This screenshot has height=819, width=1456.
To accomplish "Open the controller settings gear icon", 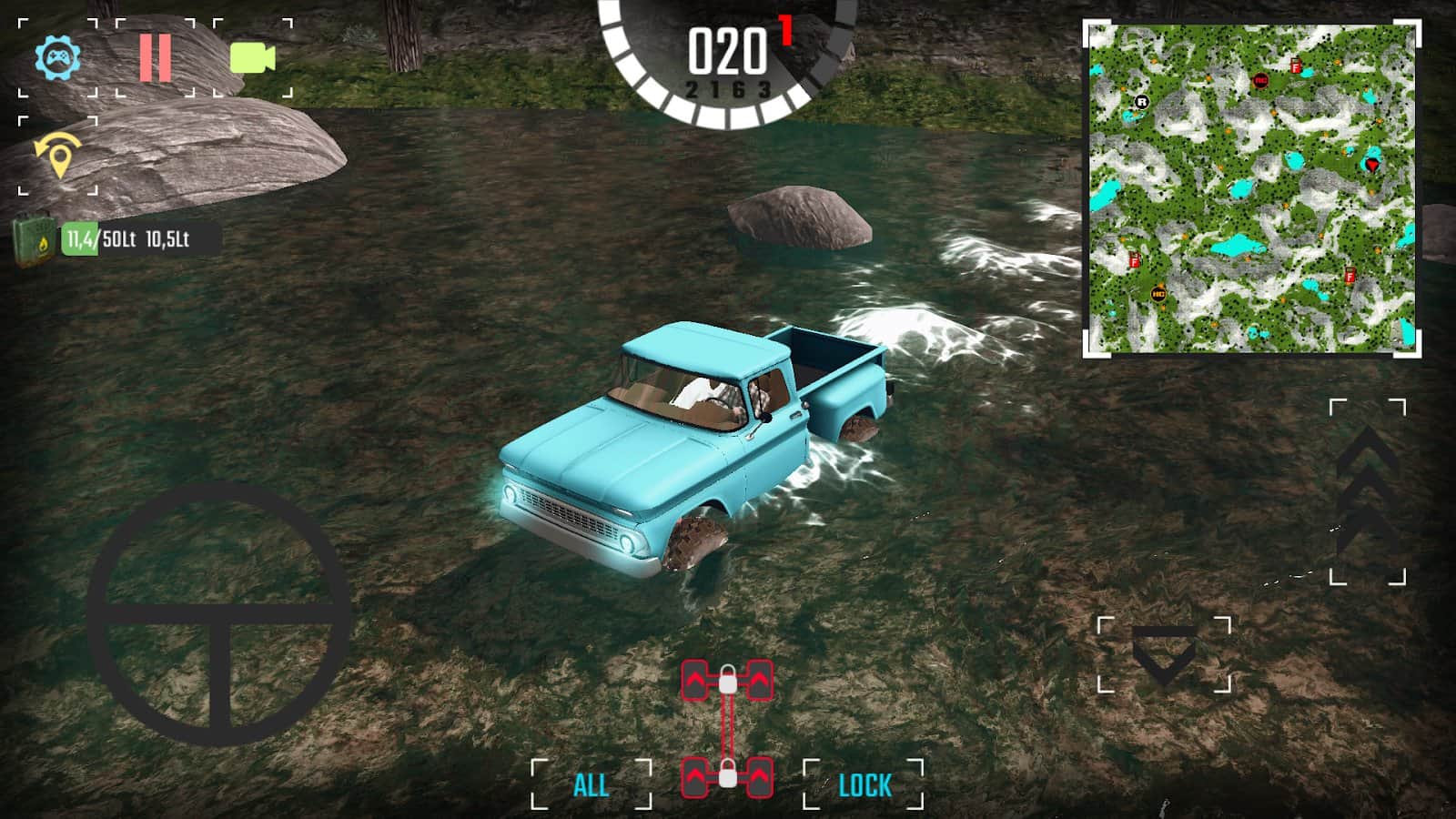I will click(57, 58).
